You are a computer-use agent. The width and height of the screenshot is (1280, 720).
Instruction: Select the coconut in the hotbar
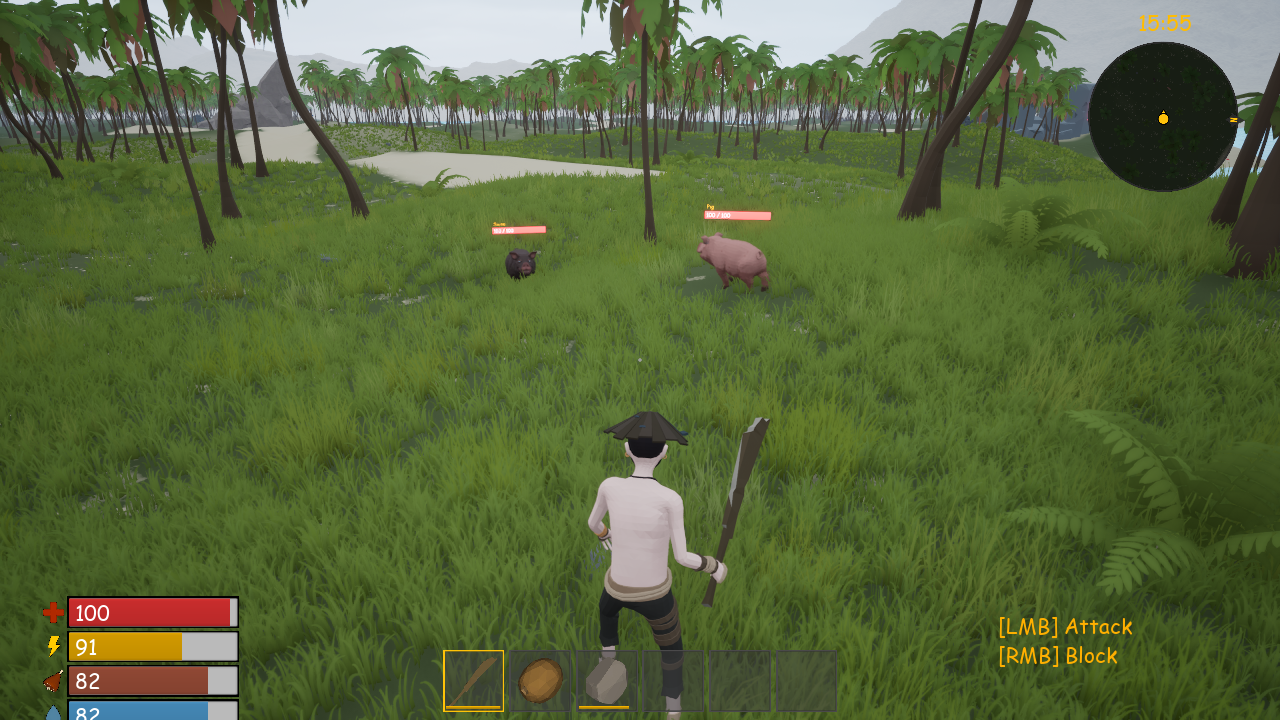(x=538, y=679)
